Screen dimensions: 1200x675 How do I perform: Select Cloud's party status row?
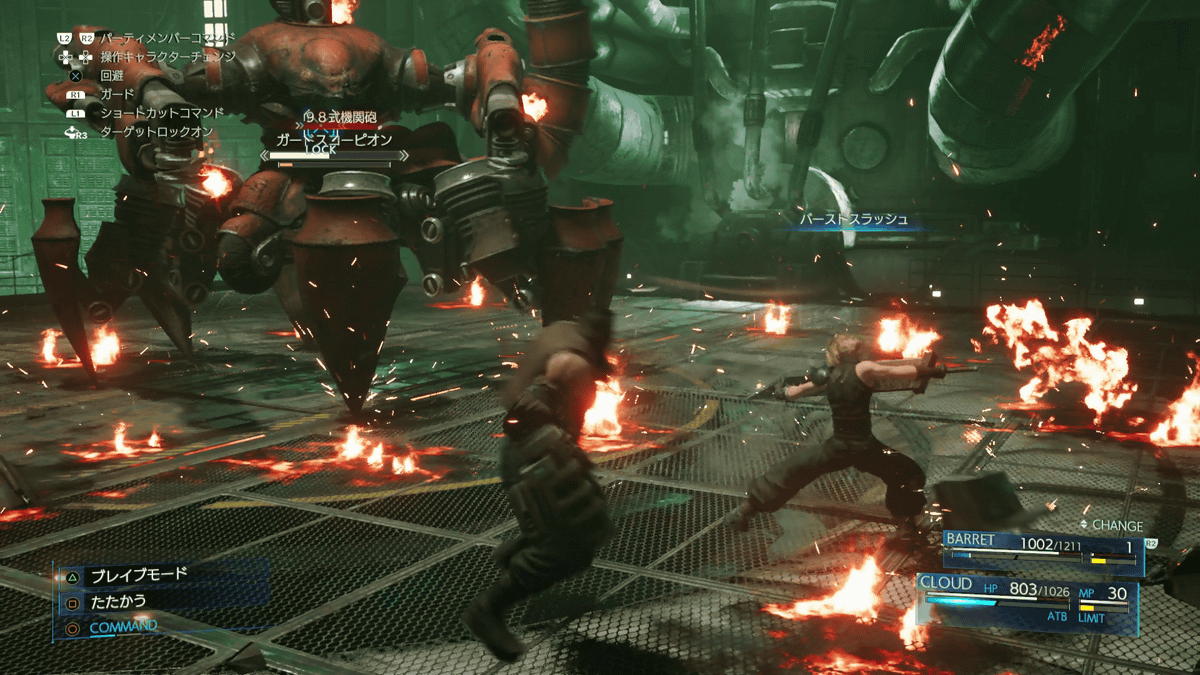(1028, 596)
